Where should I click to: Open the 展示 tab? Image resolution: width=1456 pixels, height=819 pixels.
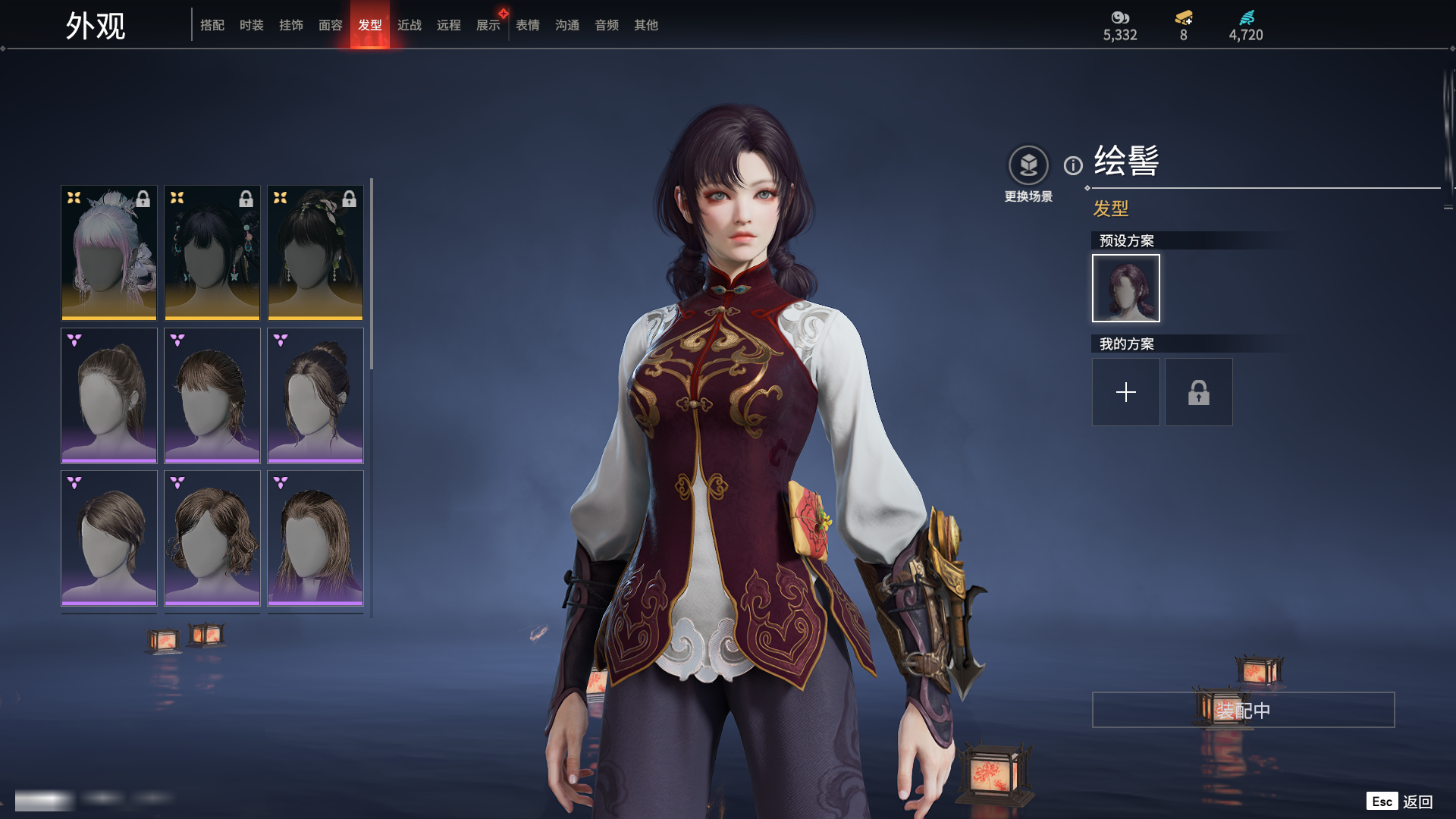point(488,25)
